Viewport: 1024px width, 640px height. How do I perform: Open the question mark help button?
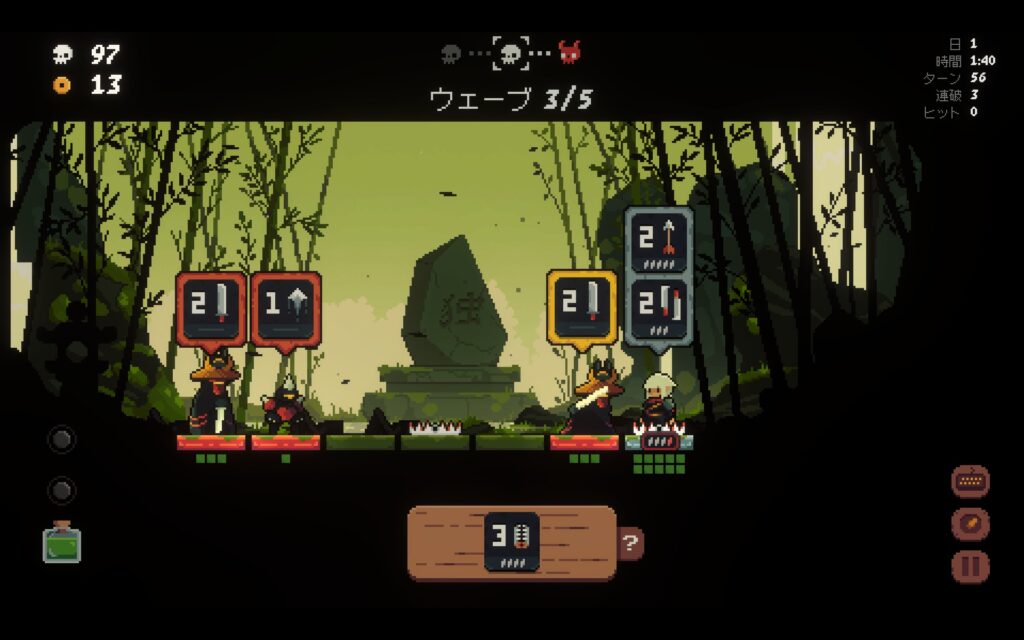coord(630,544)
